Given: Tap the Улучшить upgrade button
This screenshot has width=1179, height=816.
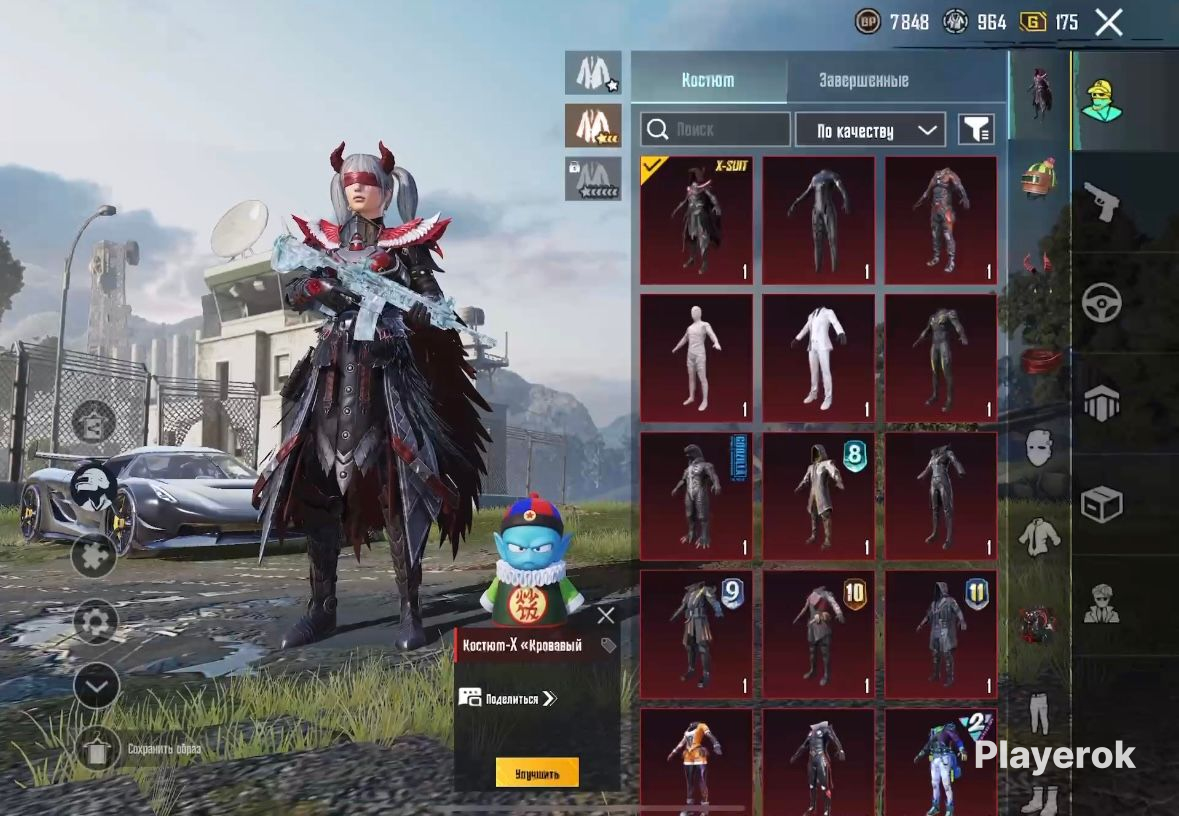Looking at the screenshot, I should point(537,773).
